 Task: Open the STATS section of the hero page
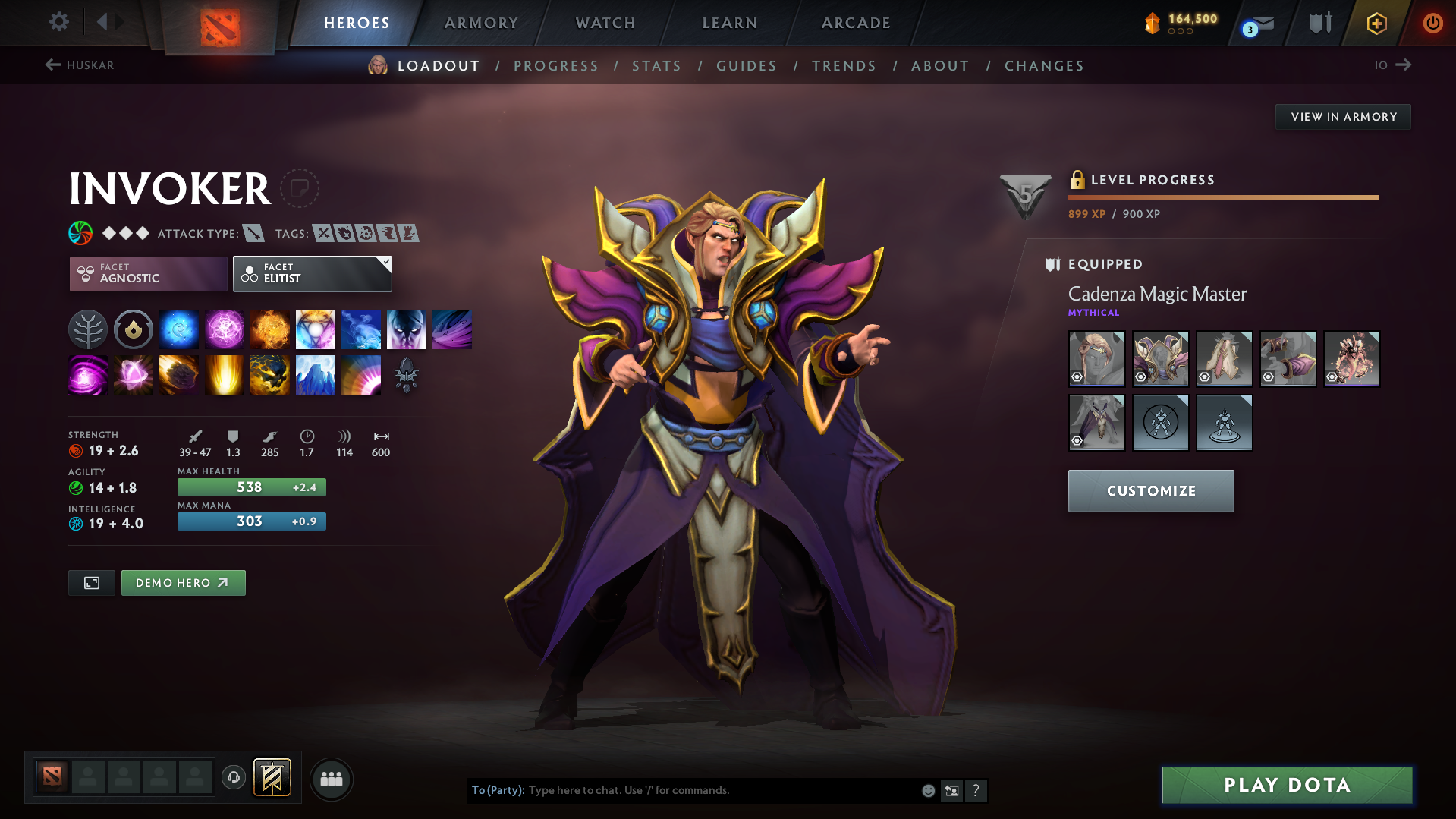(656, 65)
